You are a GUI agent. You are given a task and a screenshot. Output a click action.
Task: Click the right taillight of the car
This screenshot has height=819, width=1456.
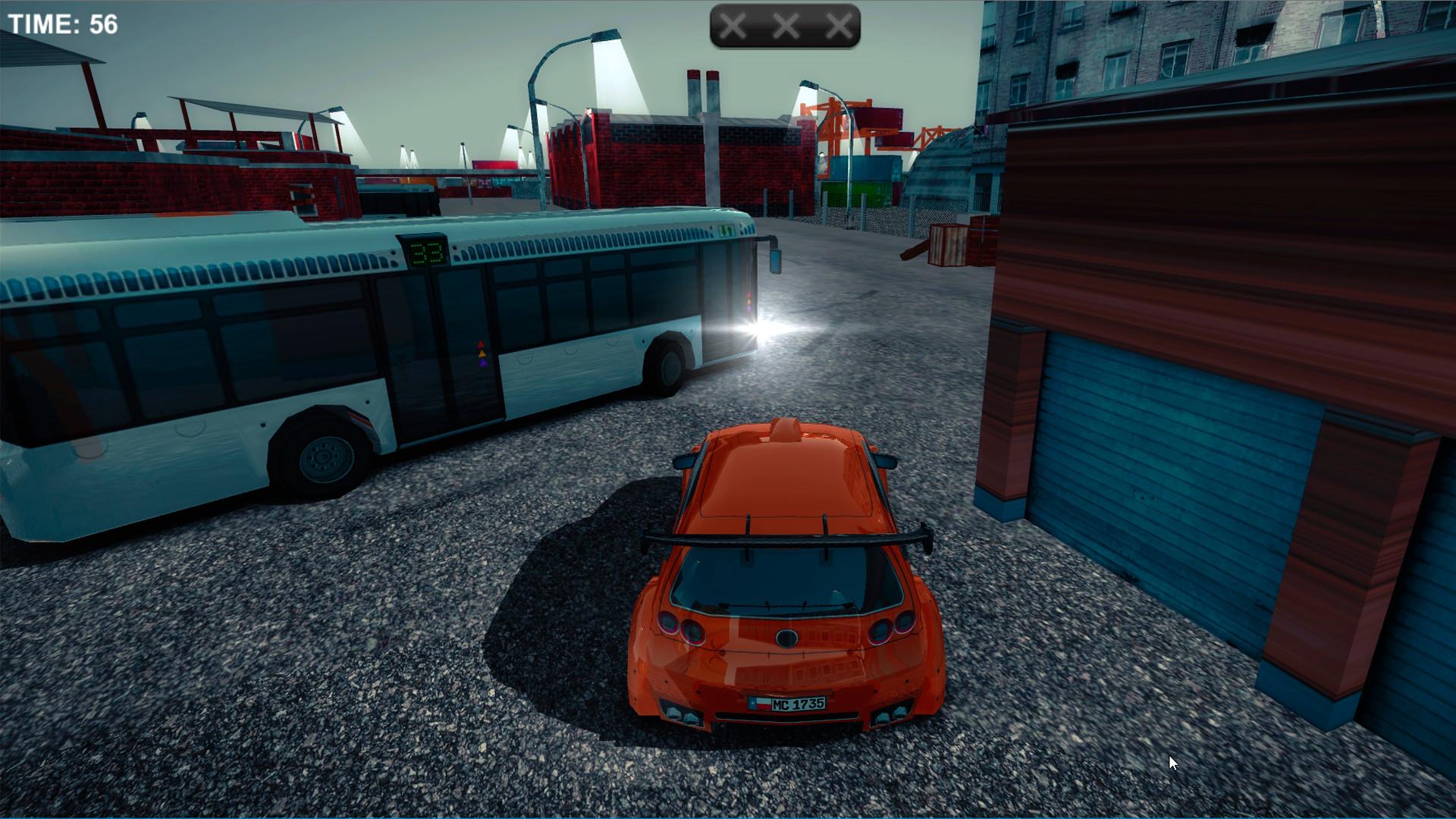point(893,628)
